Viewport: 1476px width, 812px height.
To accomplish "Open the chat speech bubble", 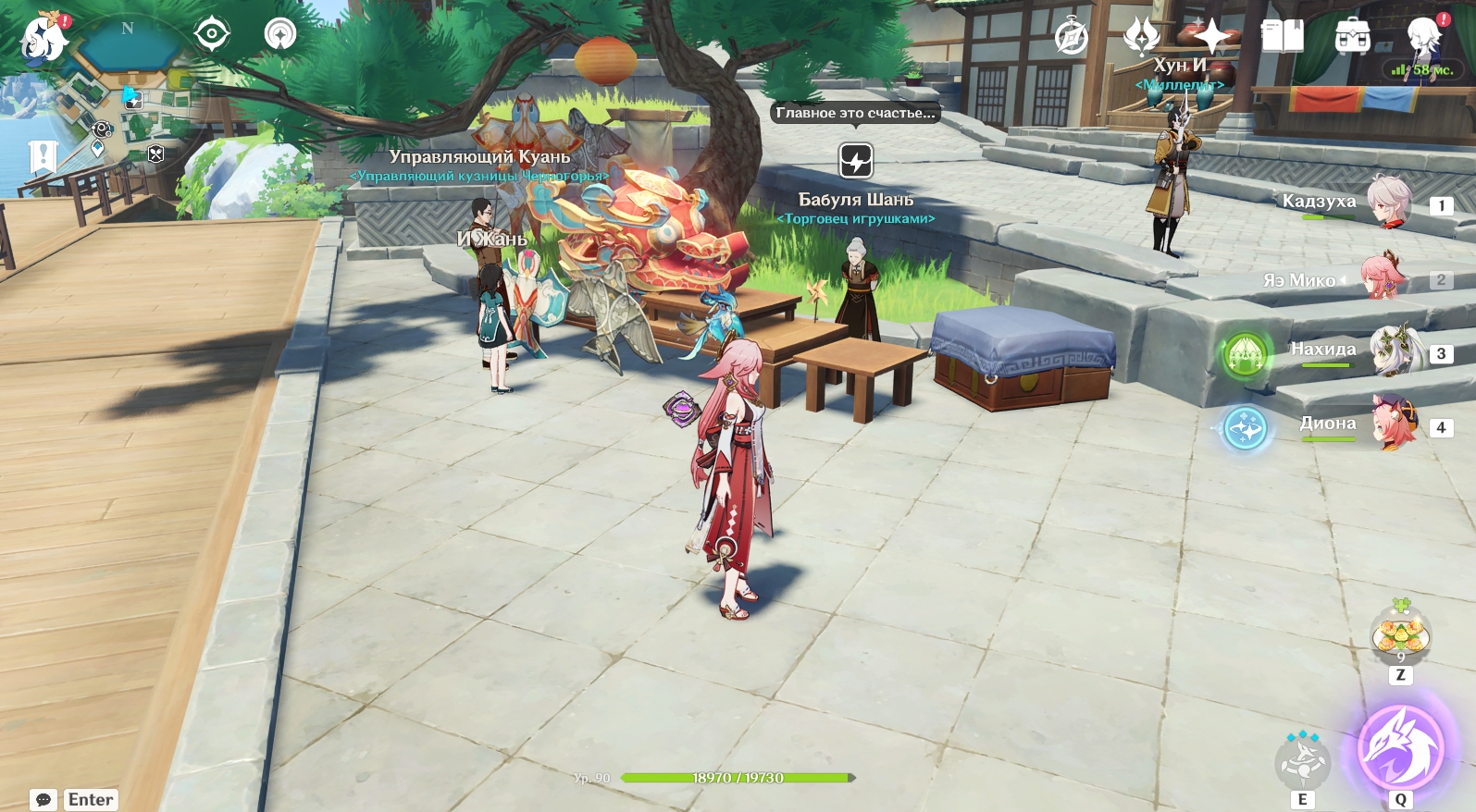I will point(43,799).
